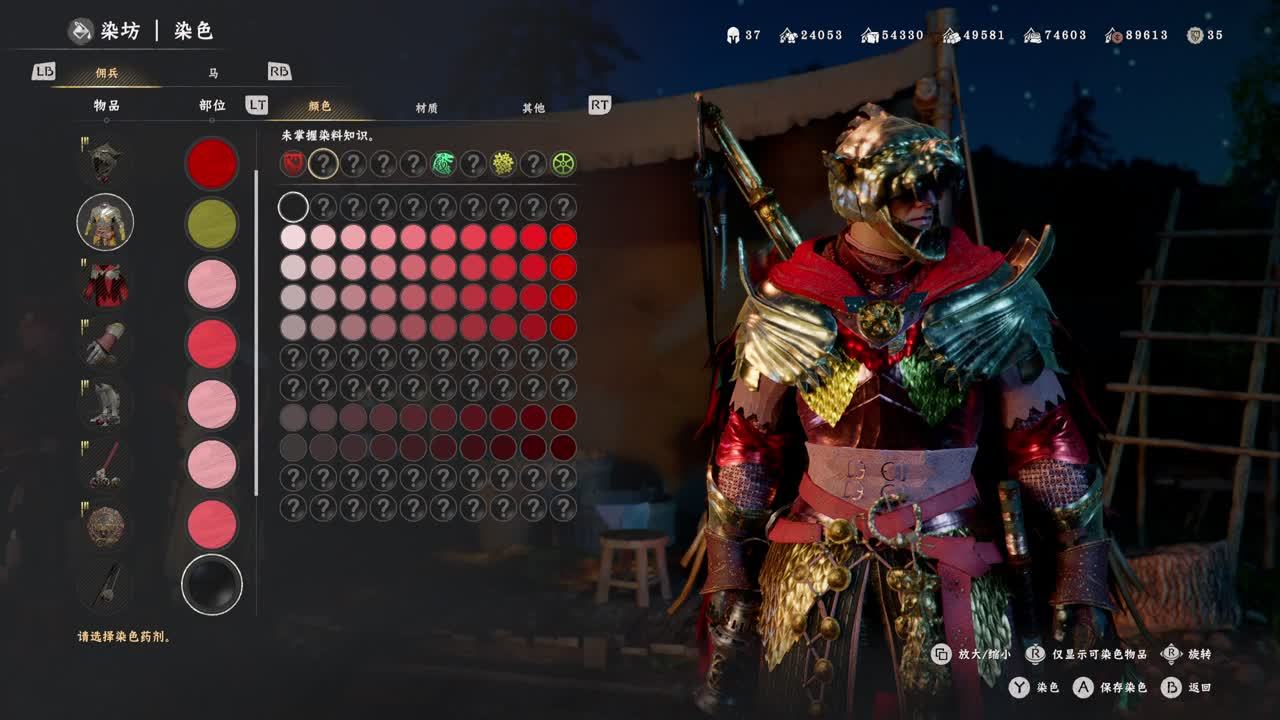Open the 其他 (other) tab
1280x720 pixels.
click(x=533, y=107)
